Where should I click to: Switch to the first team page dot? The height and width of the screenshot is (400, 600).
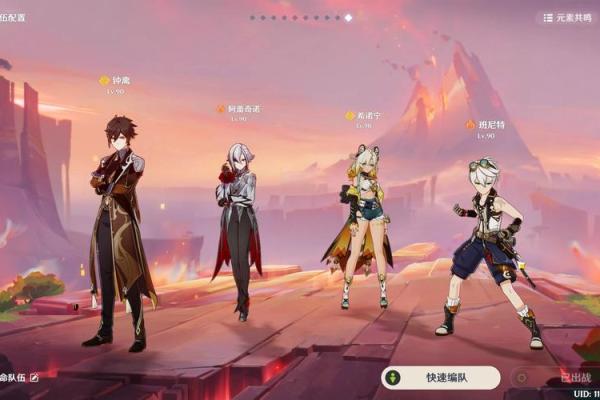coord(252,18)
